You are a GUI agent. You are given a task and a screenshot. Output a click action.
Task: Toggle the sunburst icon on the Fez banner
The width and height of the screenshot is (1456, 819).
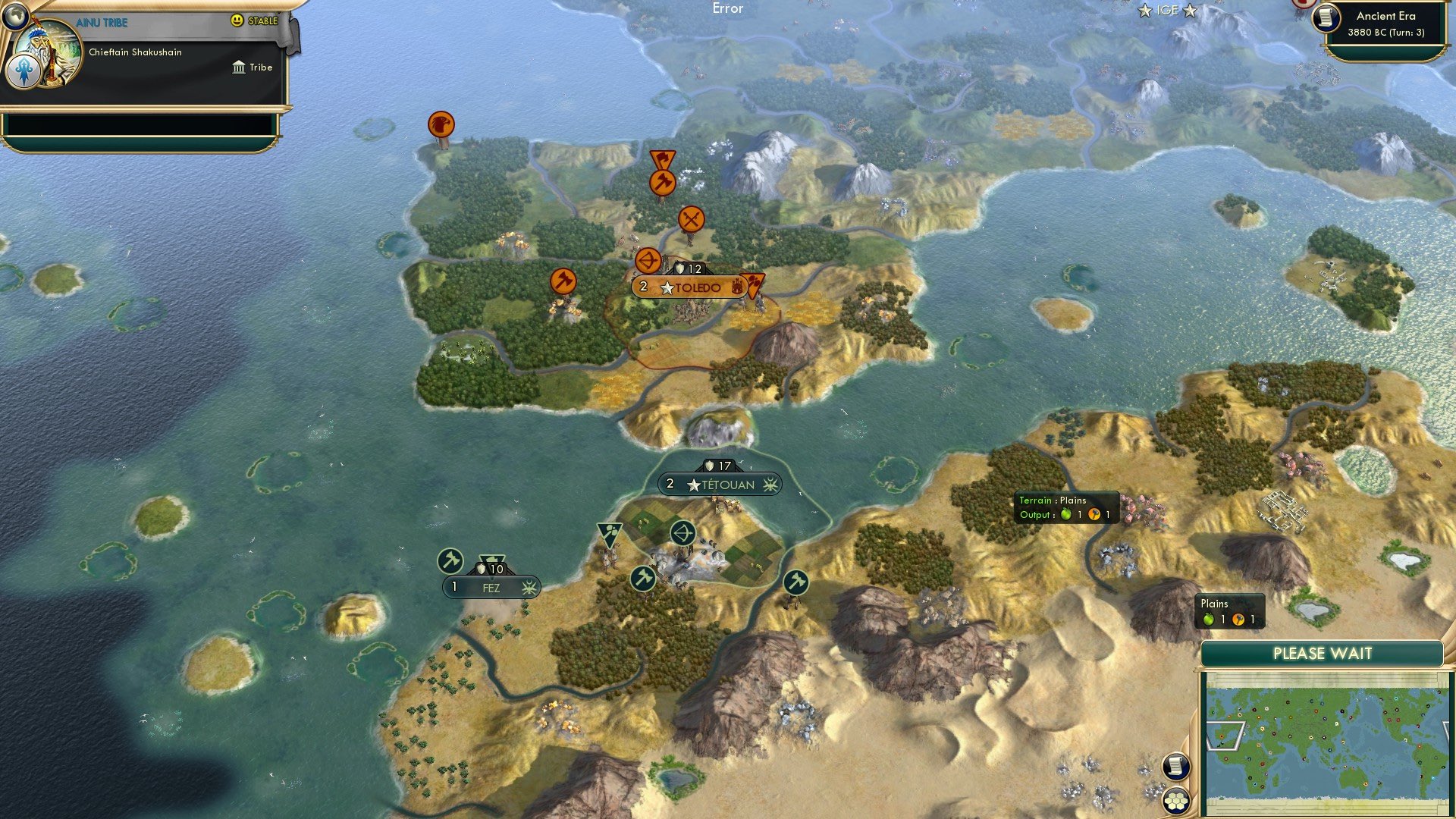point(531,588)
